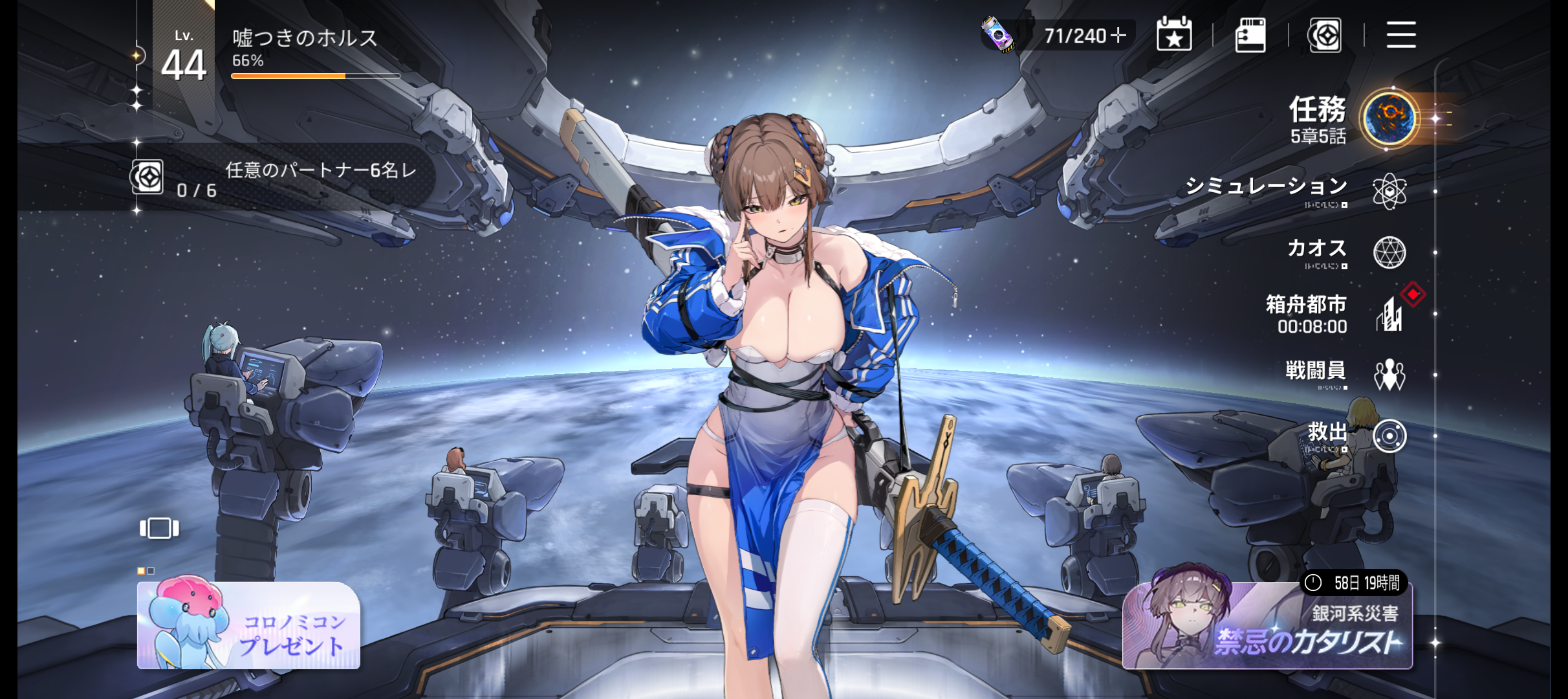The width and height of the screenshot is (1568, 699).
Task: Open the 嘘つきのホルス player profile
Action: (x=304, y=39)
